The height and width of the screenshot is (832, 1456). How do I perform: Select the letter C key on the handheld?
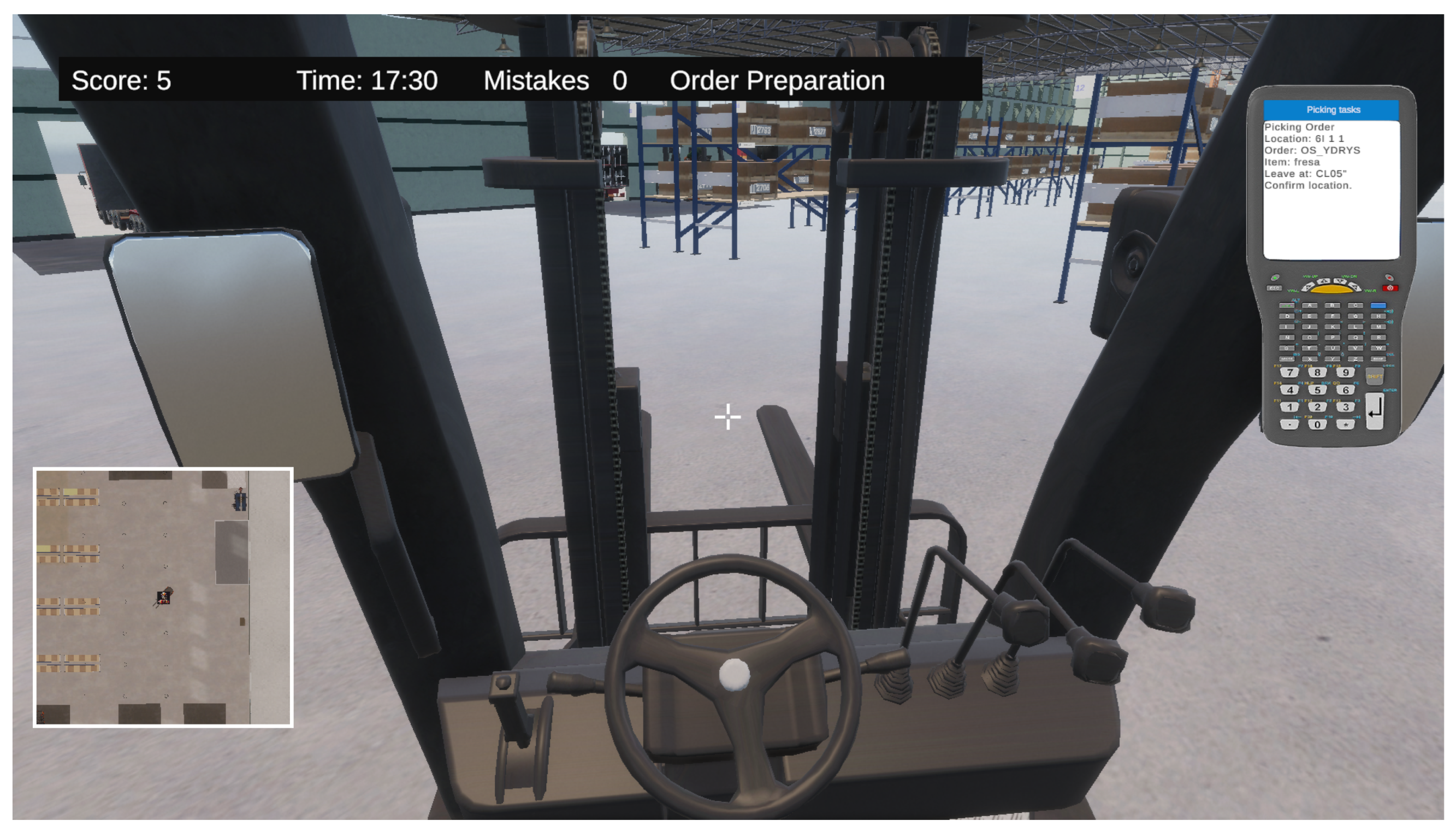pos(1355,306)
